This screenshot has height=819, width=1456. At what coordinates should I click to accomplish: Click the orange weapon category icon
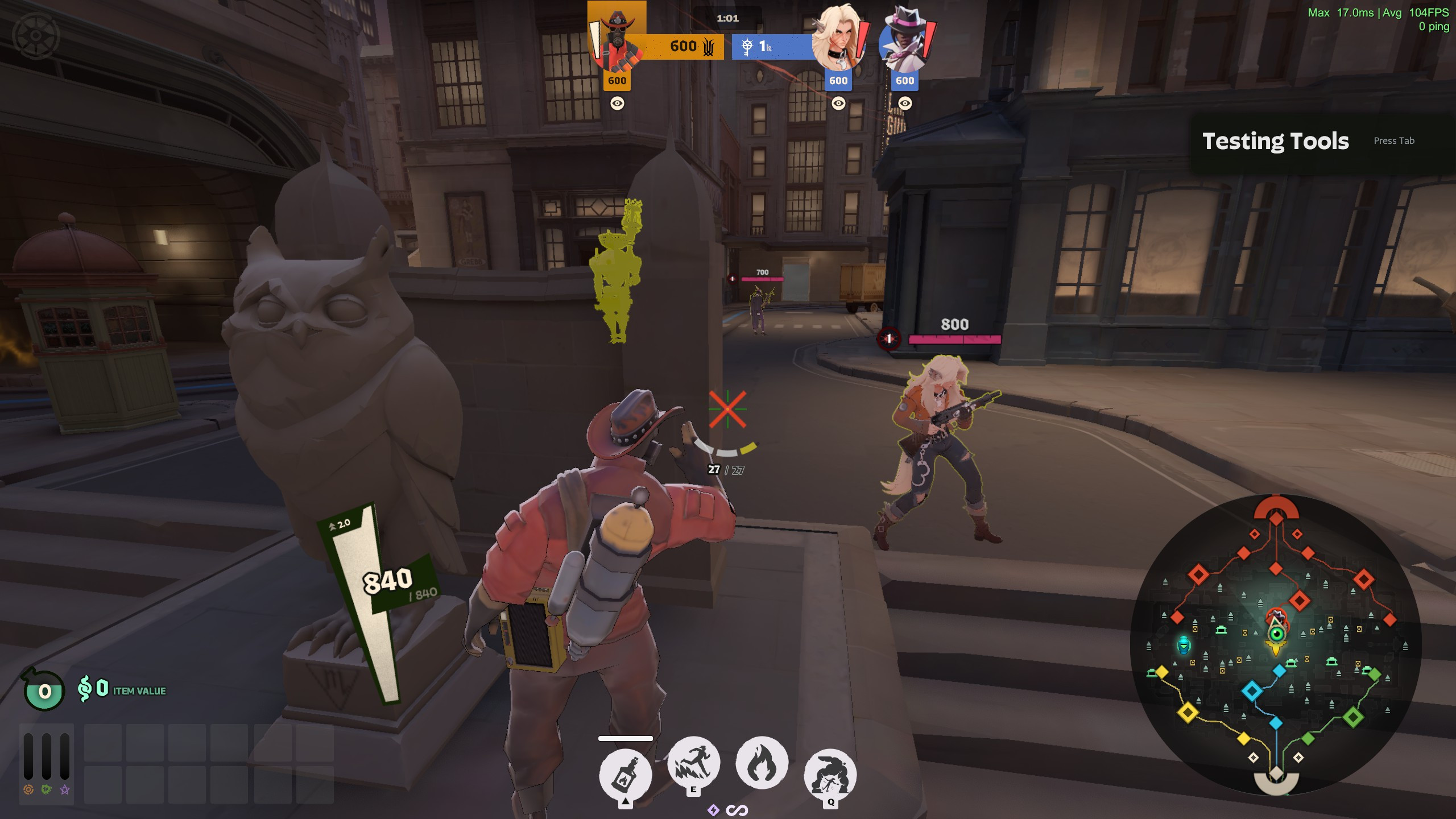click(28, 789)
